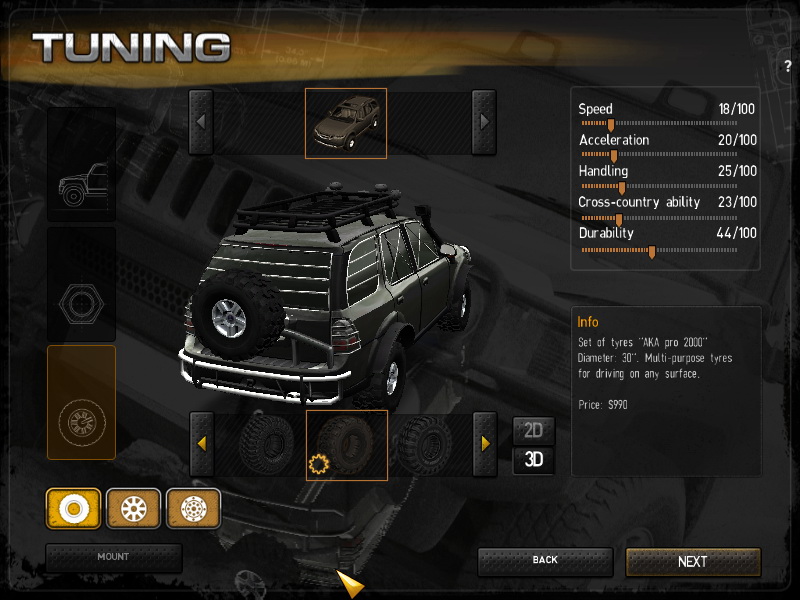Select the wheel tuning category
Image resolution: width=800 pixels, height=600 pixels.
pyautogui.click(x=81, y=402)
